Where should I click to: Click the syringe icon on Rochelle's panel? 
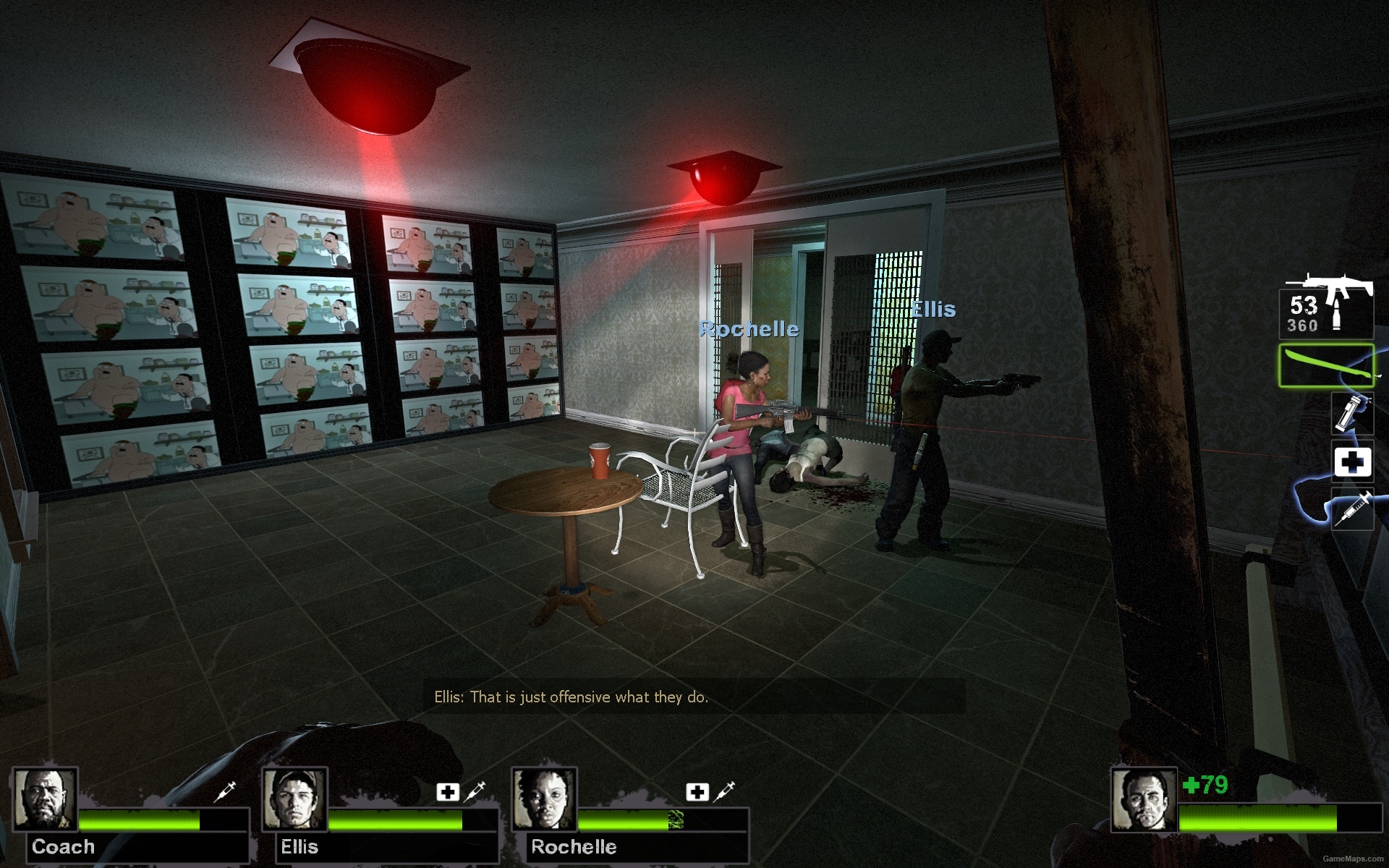pyautogui.click(x=725, y=791)
